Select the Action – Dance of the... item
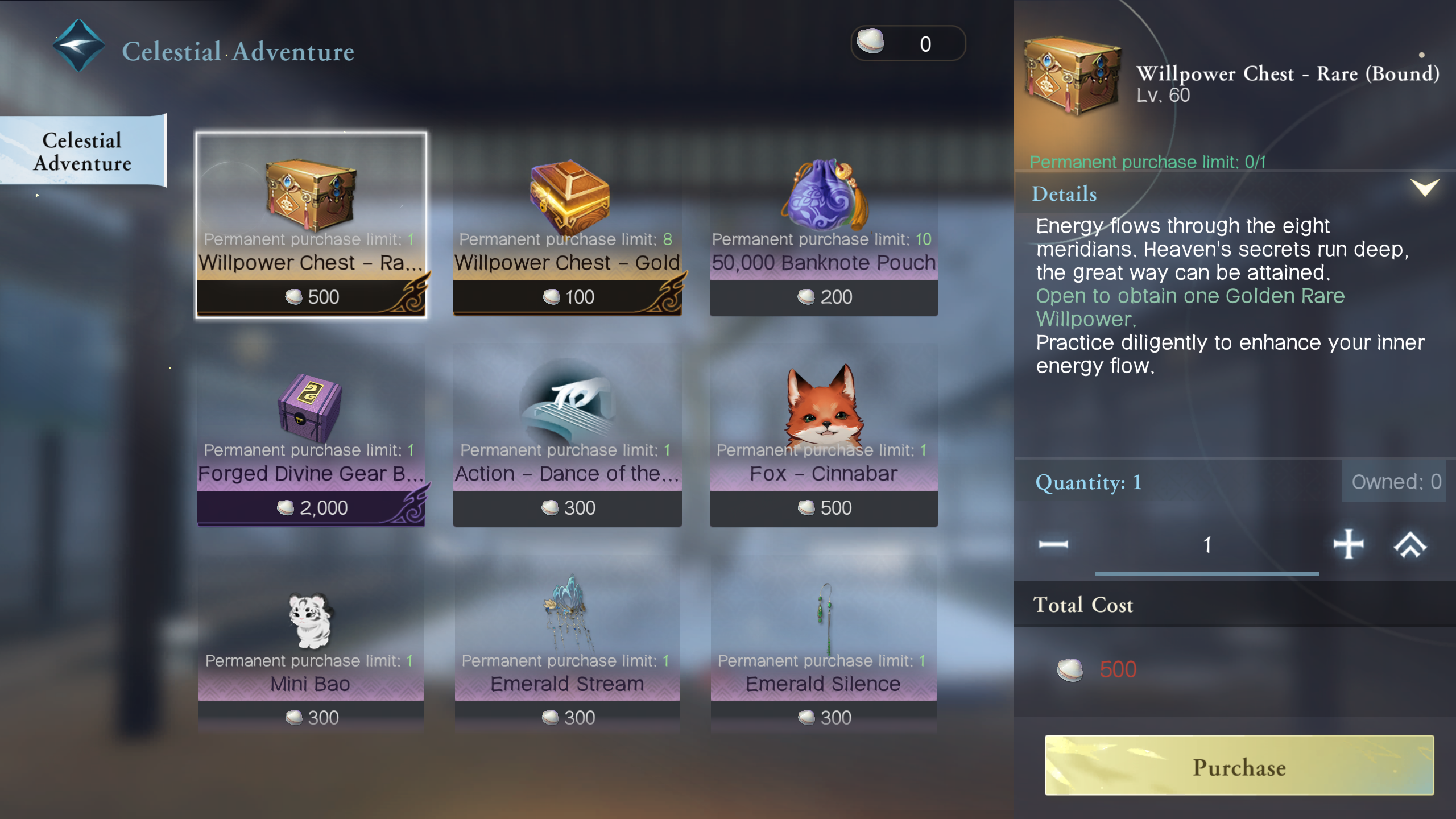Image resolution: width=1456 pixels, height=819 pixels. [x=567, y=435]
